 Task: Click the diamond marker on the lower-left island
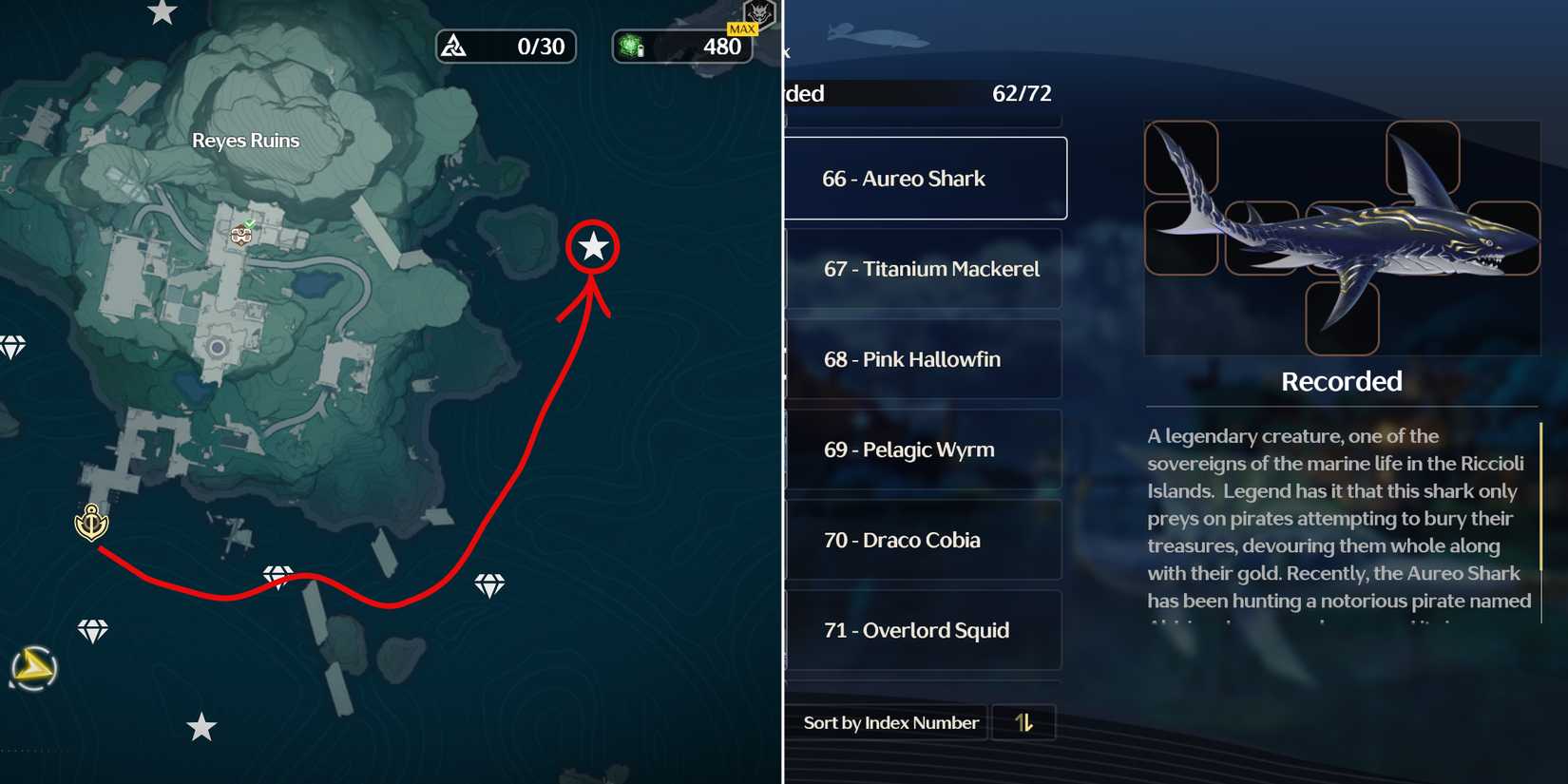pos(93,630)
